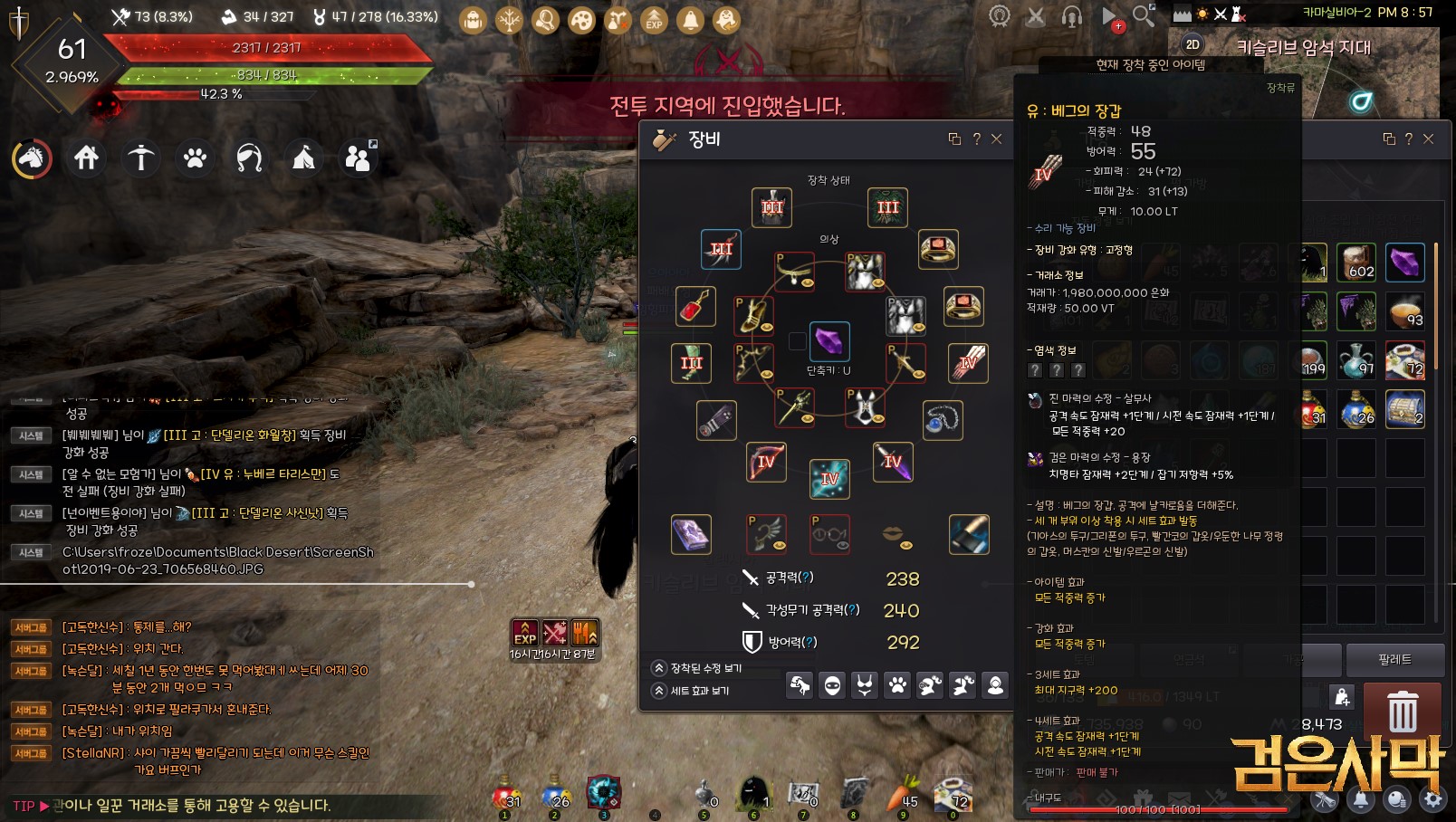The width and height of the screenshot is (1456, 822).
Task: Close the inventory window
Action: pos(1428,139)
